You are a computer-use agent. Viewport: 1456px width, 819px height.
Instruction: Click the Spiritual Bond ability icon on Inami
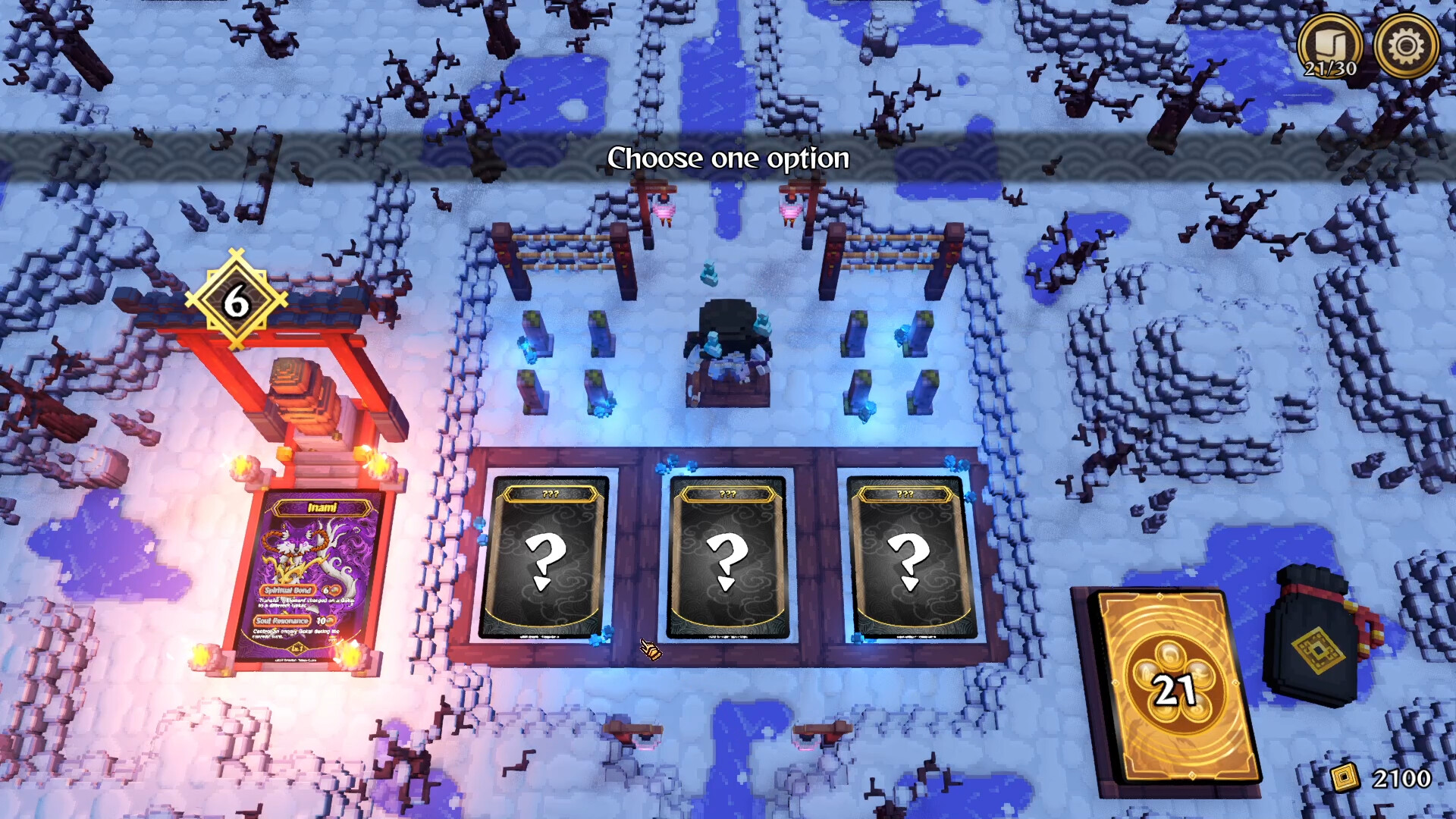coord(287,589)
